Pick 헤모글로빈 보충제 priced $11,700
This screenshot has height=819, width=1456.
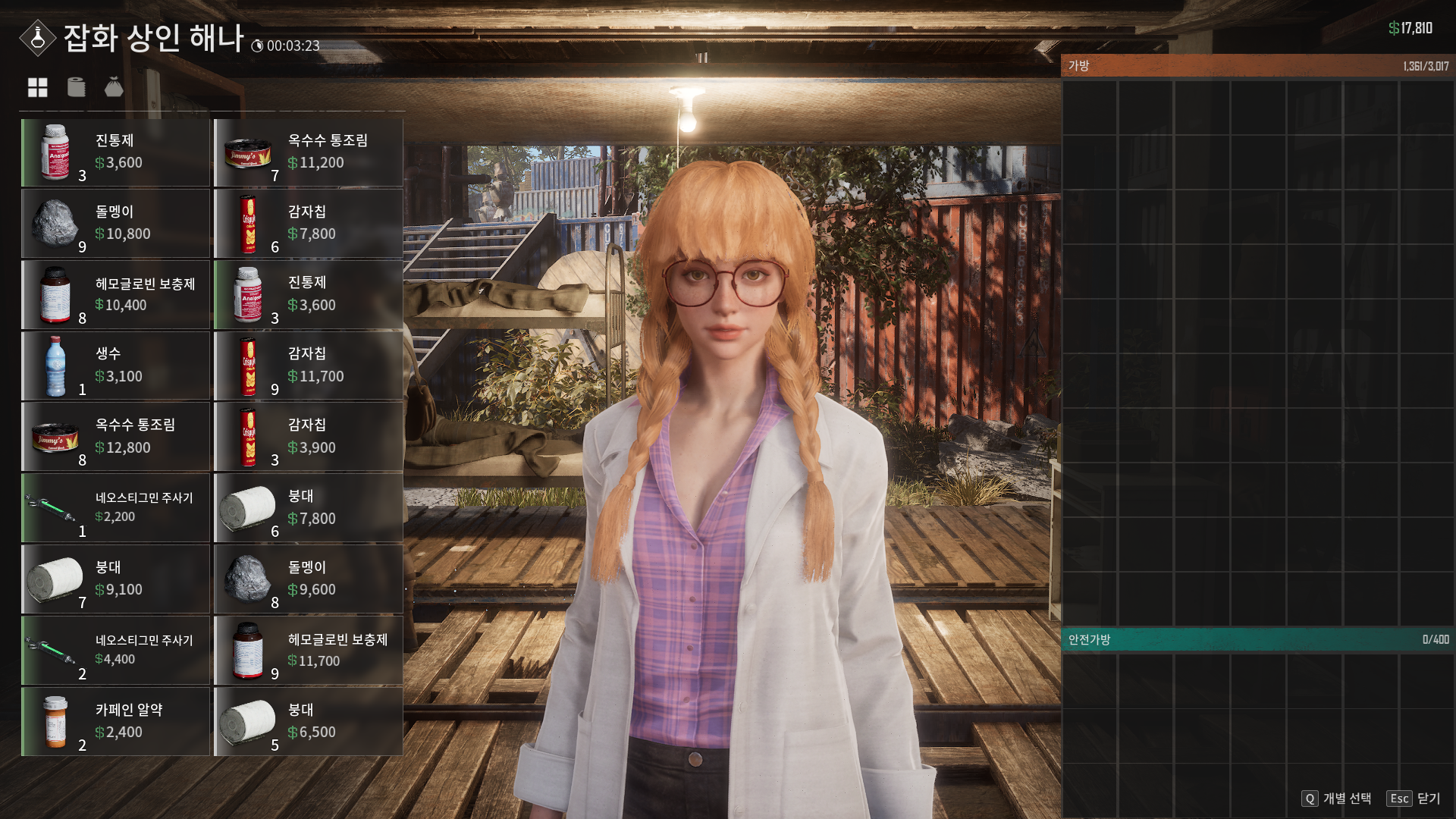point(308,651)
